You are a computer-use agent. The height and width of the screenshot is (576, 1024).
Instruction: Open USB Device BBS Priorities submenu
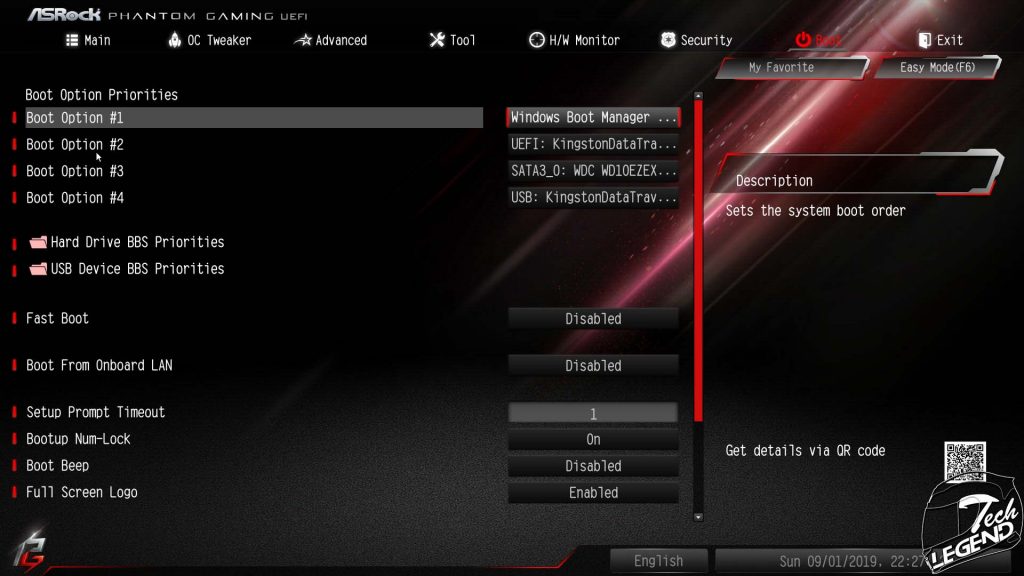[137, 269]
